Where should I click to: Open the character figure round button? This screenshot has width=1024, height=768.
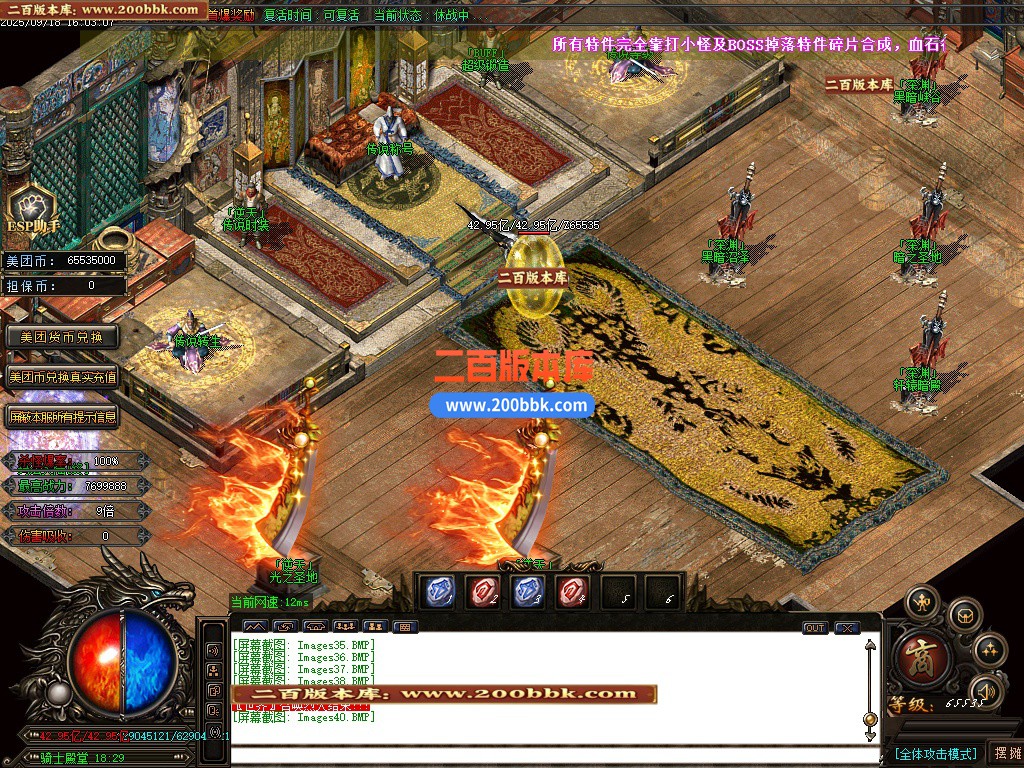[x=921, y=603]
